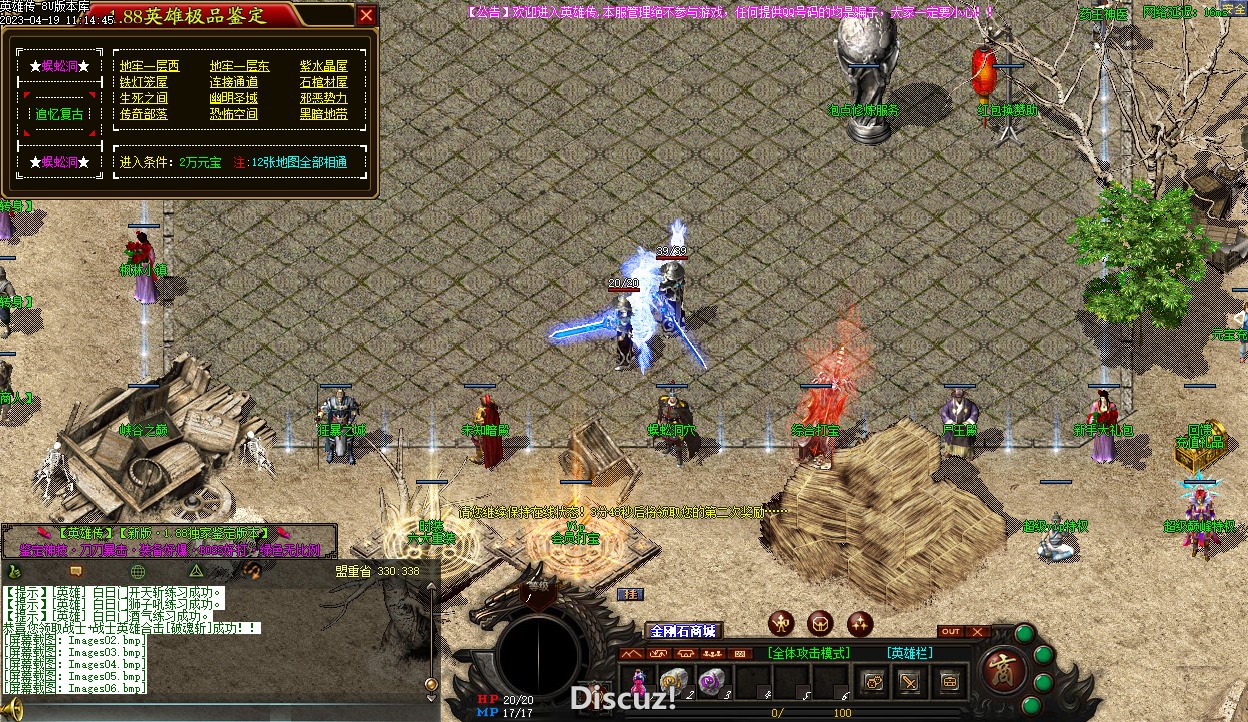The width and height of the screenshot is (1248, 722).
Task: Open the 传奇部落 map link
Action: (x=144, y=114)
